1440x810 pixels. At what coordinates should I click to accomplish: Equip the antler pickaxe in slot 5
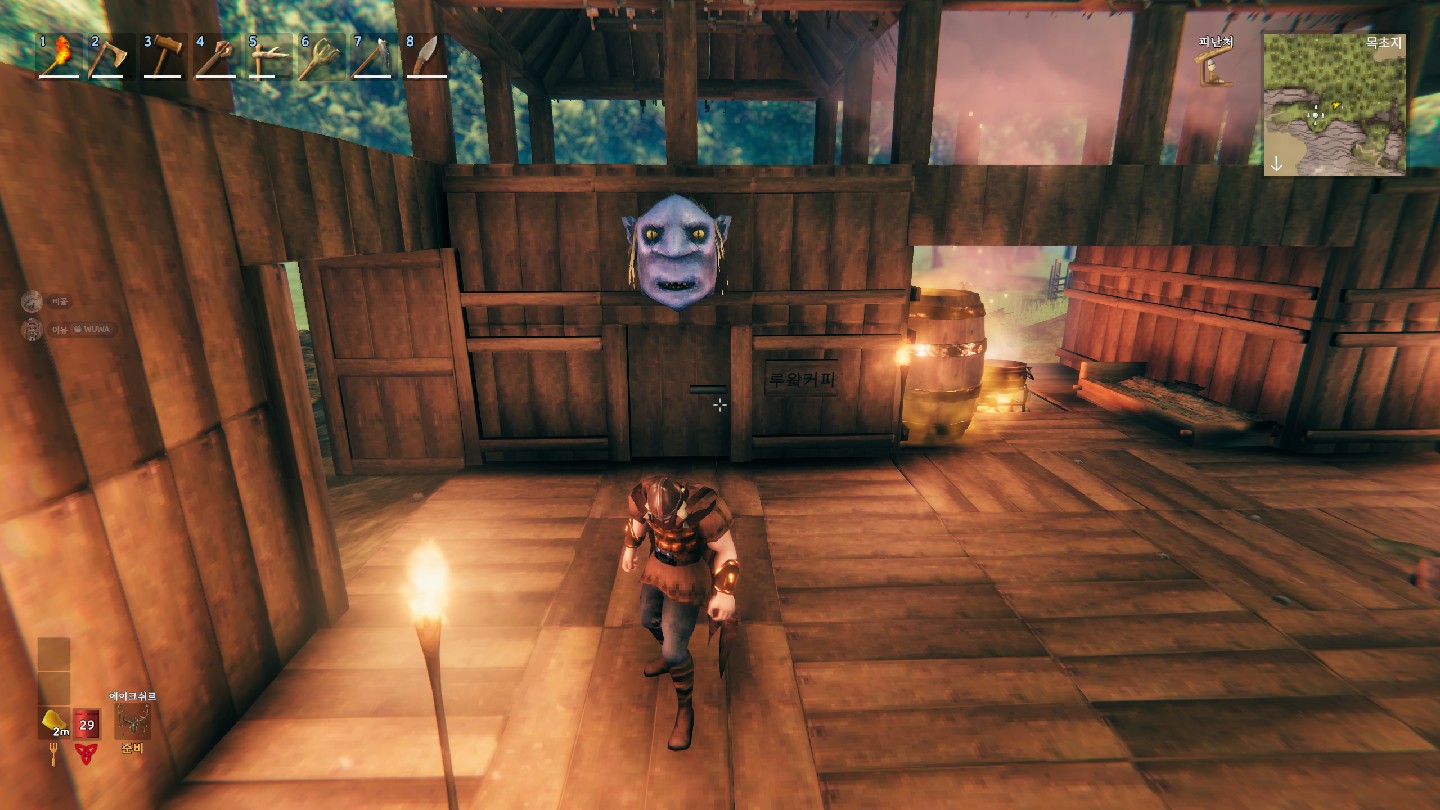[x=267, y=56]
